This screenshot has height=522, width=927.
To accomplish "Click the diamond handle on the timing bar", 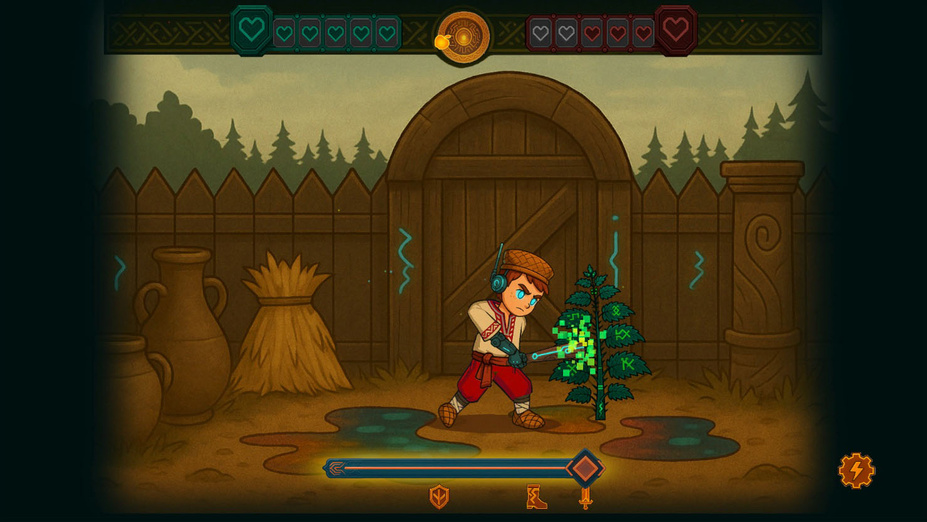I will tap(585, 468).
